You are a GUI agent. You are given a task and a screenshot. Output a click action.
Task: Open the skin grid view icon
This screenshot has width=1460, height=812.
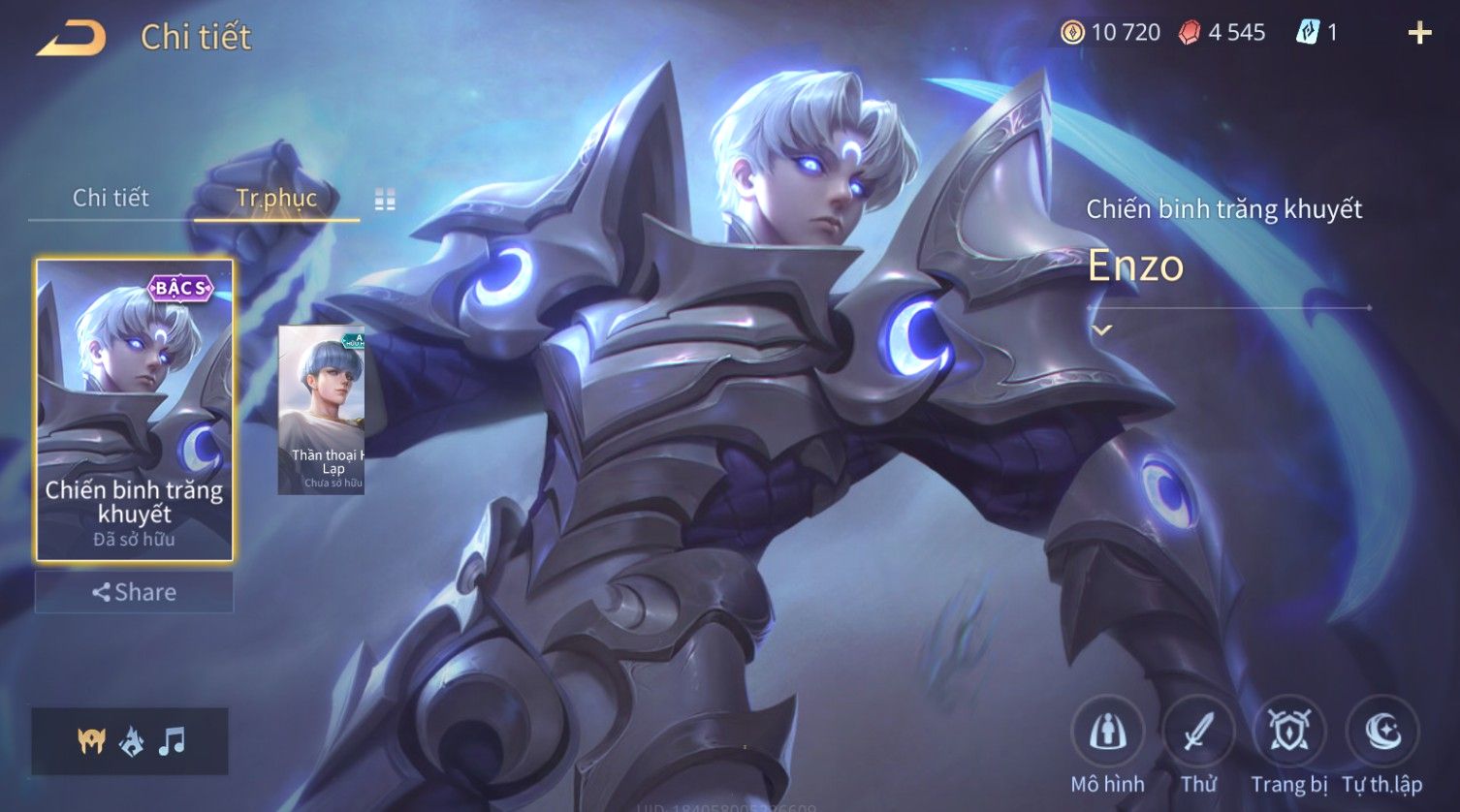385,200
